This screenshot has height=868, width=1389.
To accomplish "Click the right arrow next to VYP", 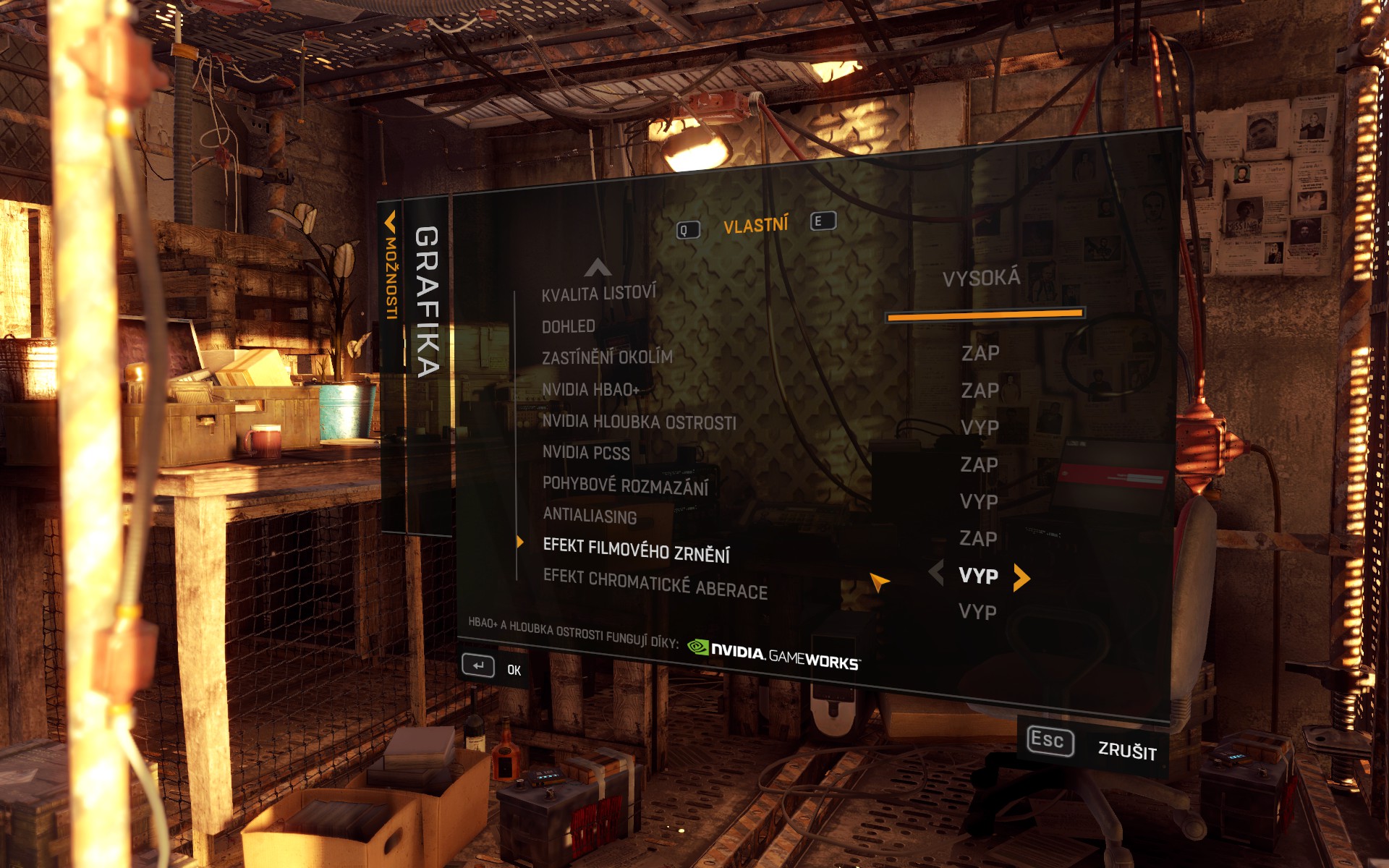I will pos(1021,577).
